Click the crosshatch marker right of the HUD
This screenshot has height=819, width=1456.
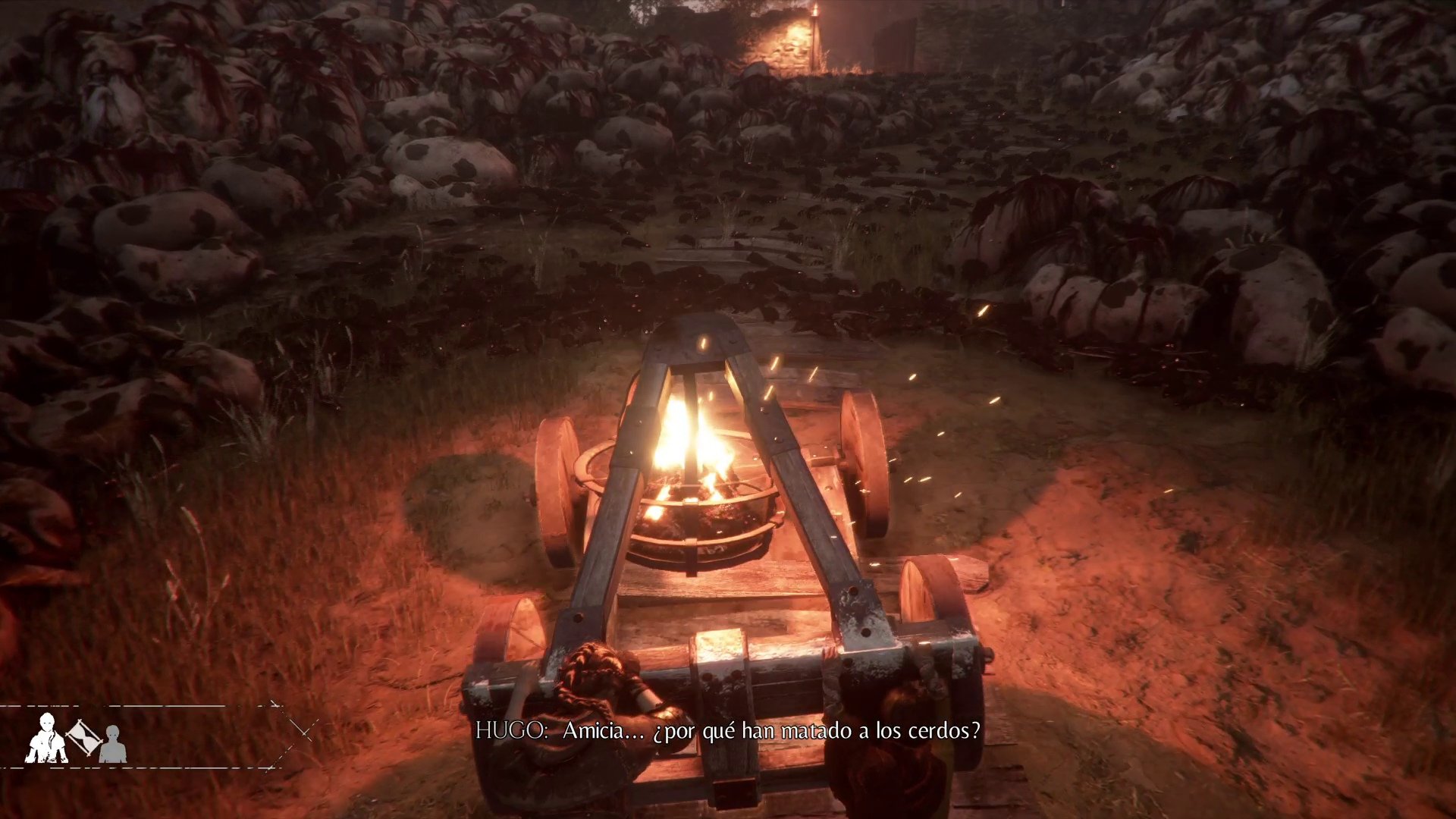(x=303, y=734)
